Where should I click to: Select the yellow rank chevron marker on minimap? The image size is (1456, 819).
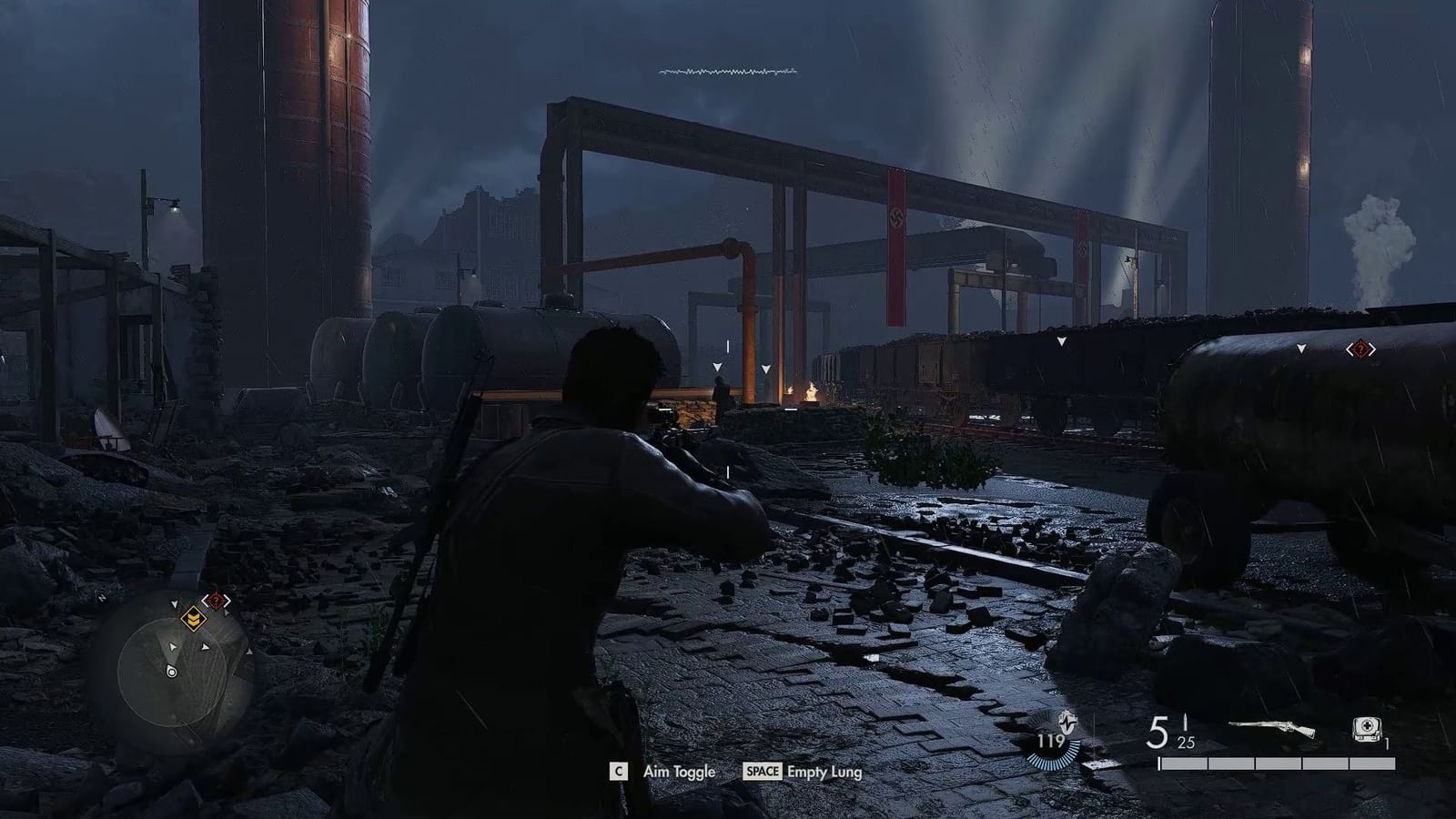tap(193, 618)
